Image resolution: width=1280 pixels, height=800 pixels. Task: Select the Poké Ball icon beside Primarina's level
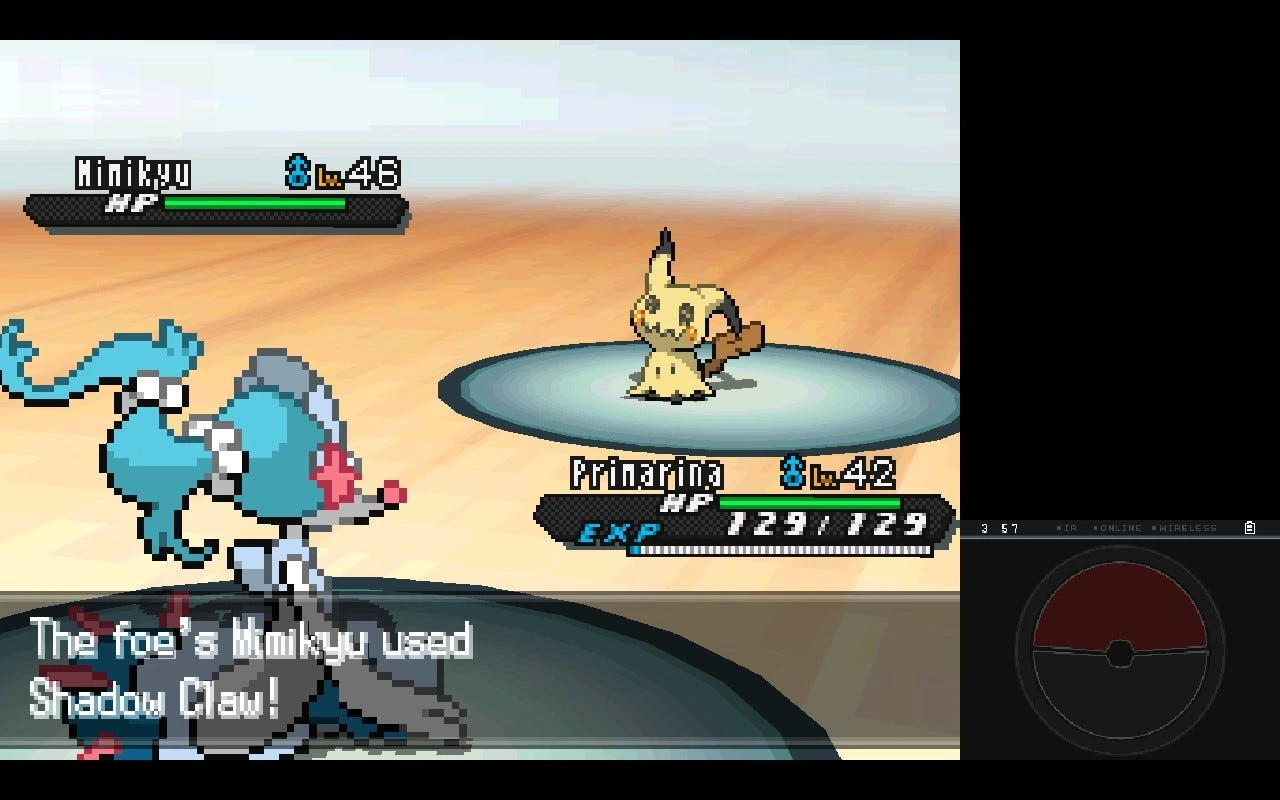click(793, 473)
